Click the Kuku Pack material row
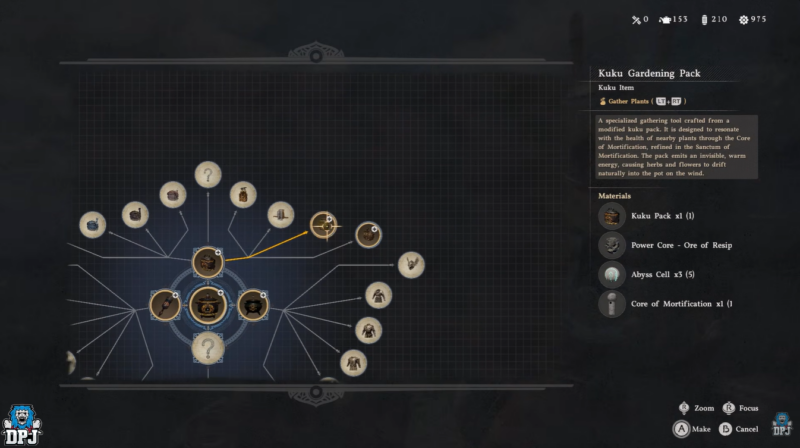Viewport: 800px width, 448px height. tap(660, 216)
